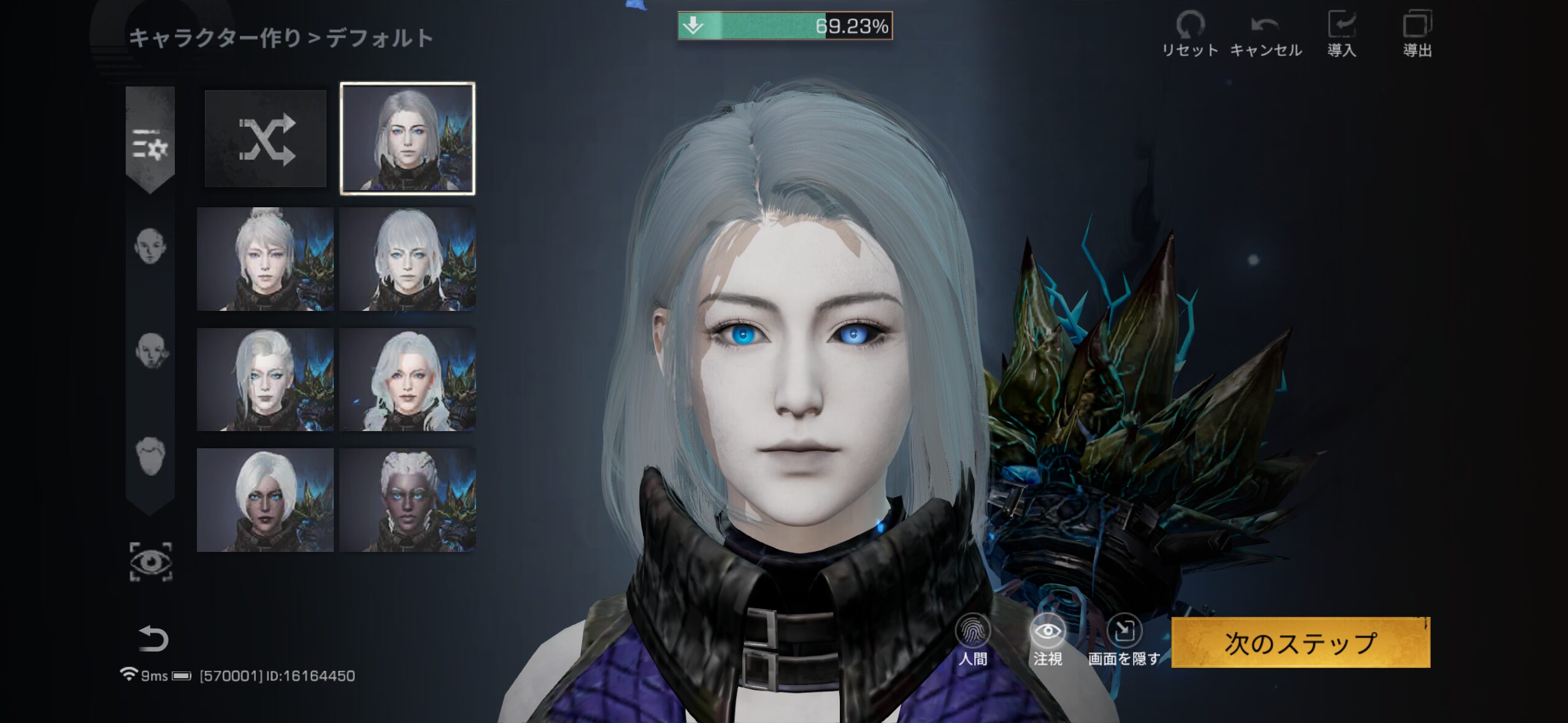This screenshot has width=1568, height=723.
Task: Select the slicked-back hair preset
Action: (265, 379)
